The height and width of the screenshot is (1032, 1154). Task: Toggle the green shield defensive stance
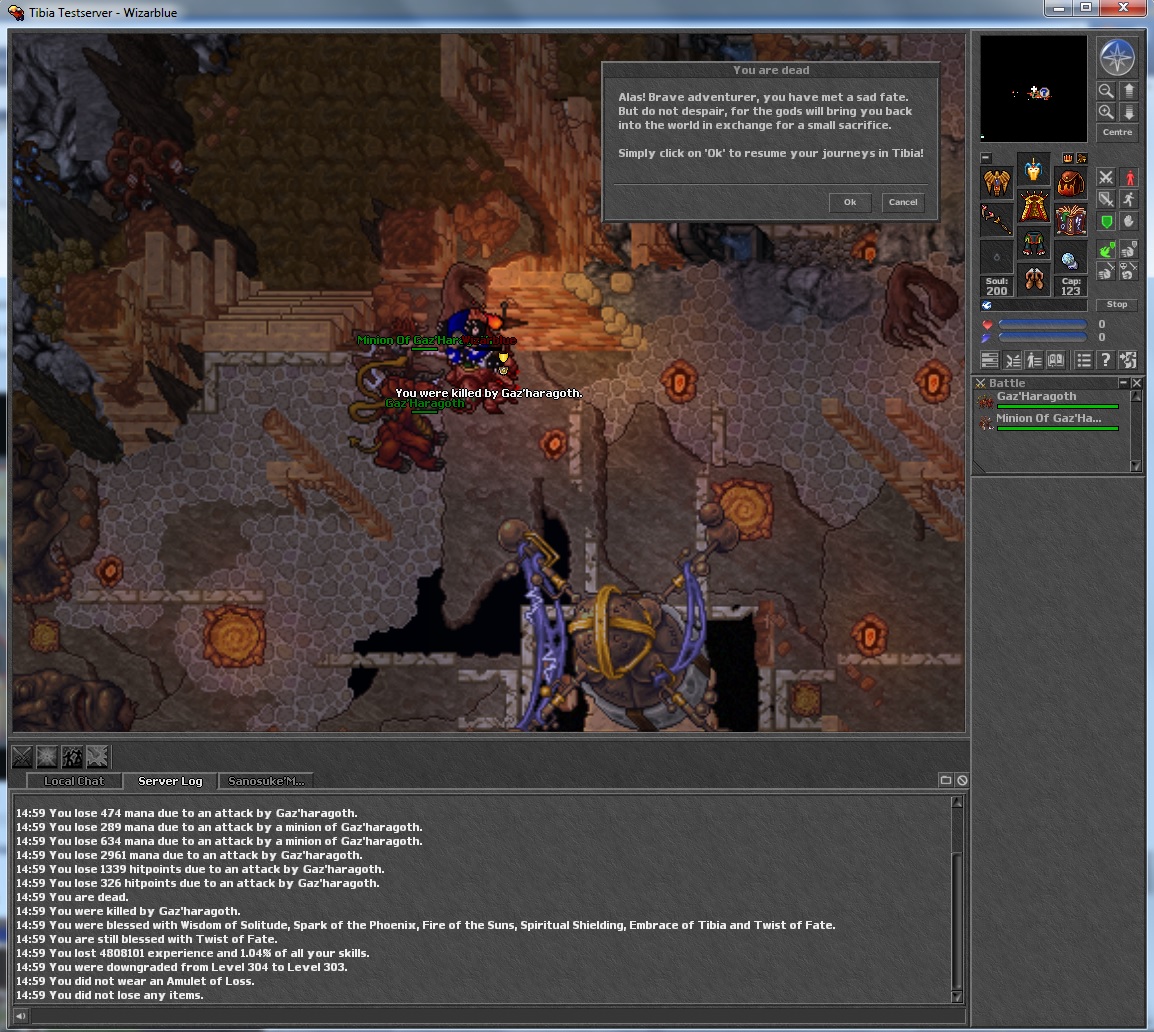pos(1106,221)
